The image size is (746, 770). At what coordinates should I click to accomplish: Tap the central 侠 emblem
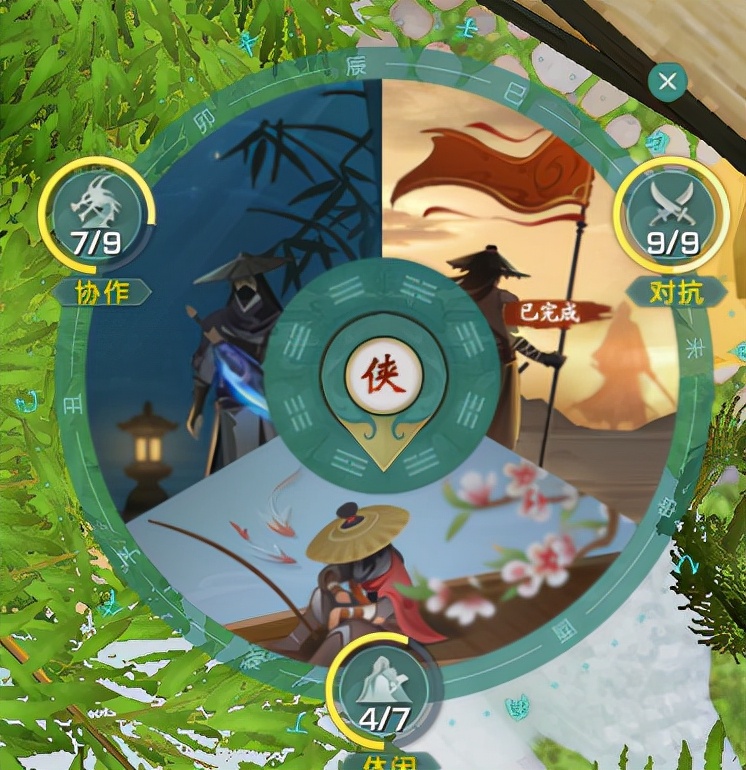pos(382,379)
